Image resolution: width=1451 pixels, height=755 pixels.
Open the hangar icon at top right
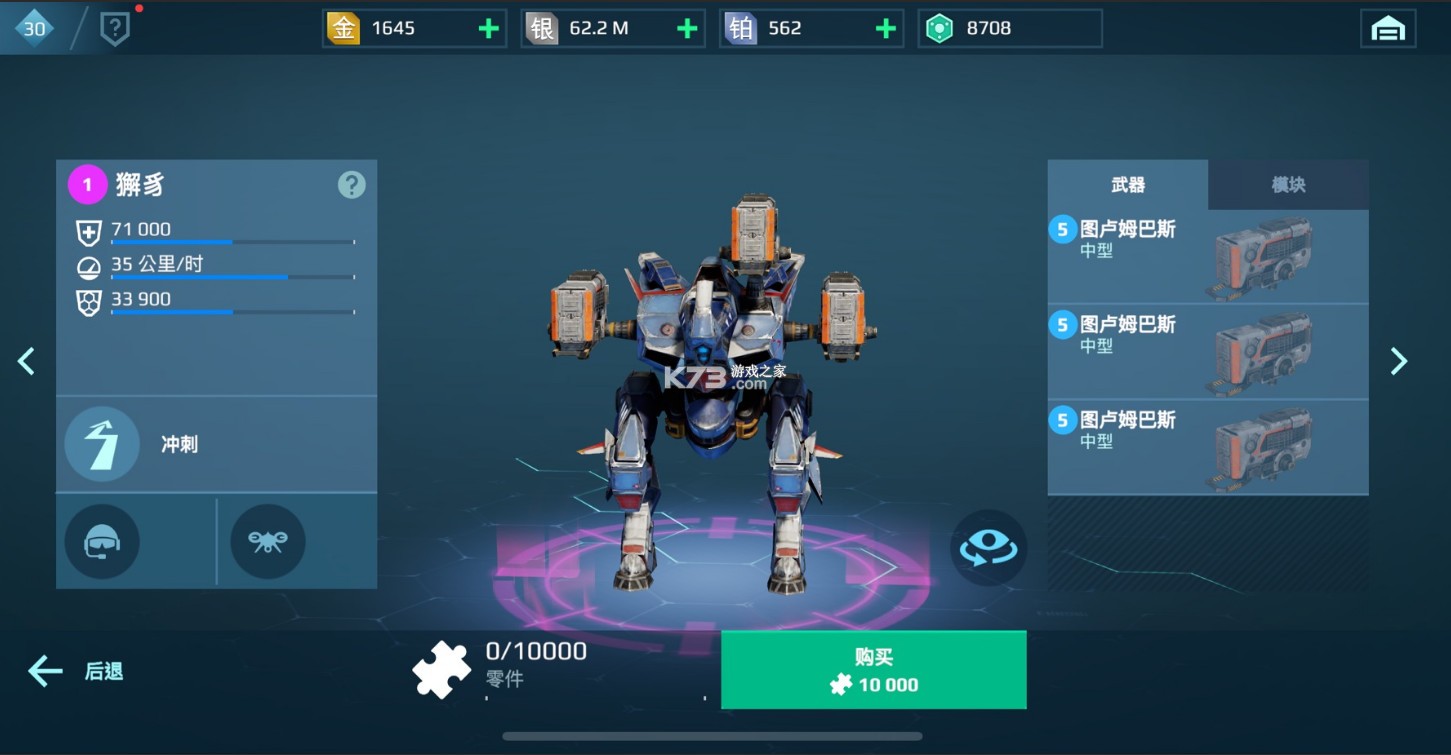1388,29
